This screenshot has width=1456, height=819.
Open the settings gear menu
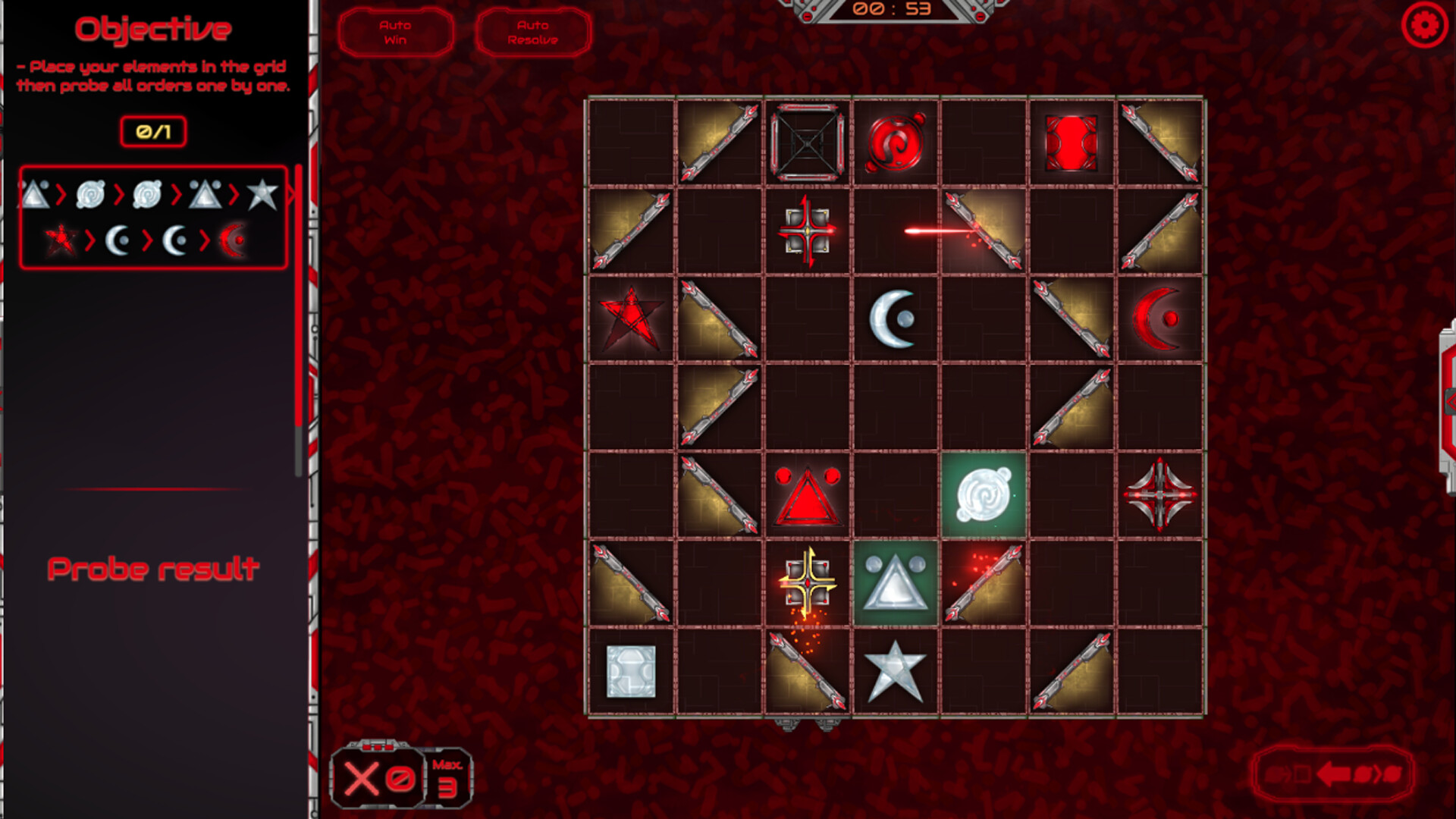pyautogui.click(x=1425, y=24)
